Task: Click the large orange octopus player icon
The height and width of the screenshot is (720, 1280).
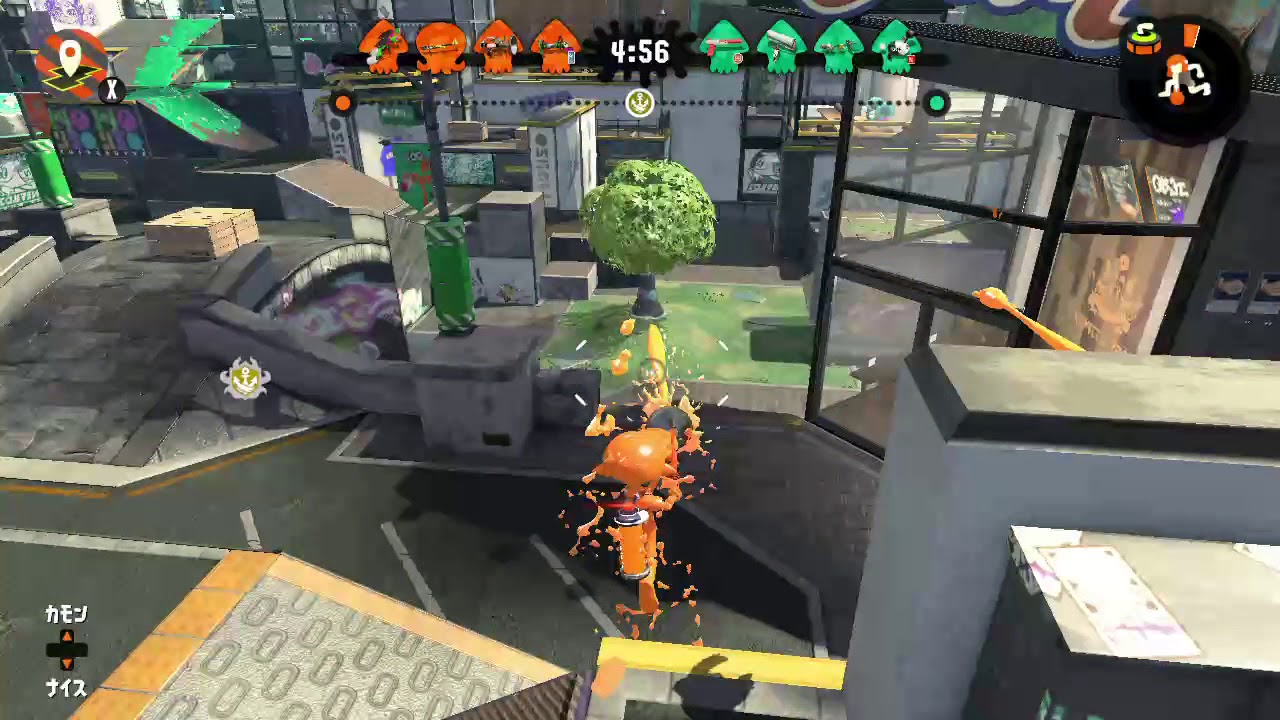Action: 440,48
